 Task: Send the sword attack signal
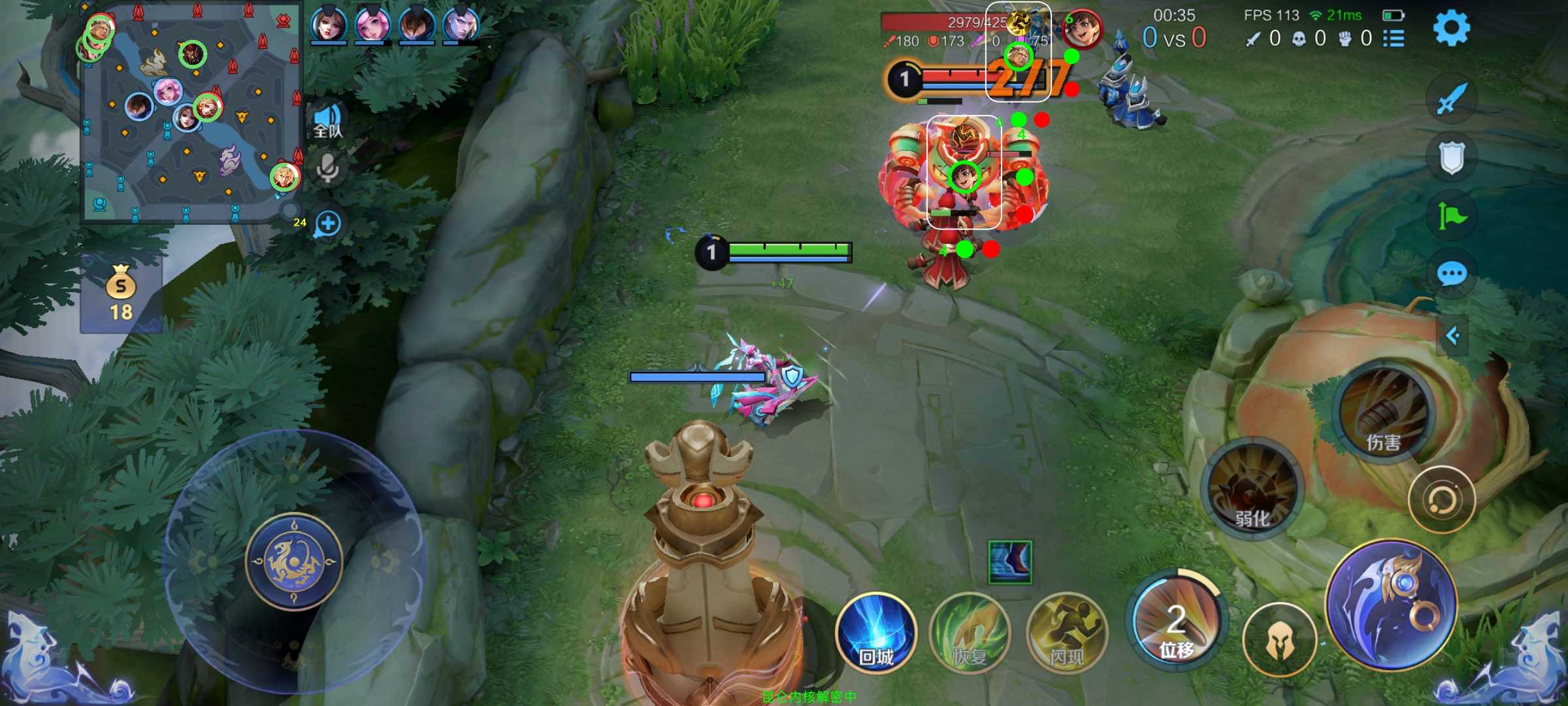[x=1451, y=99]
